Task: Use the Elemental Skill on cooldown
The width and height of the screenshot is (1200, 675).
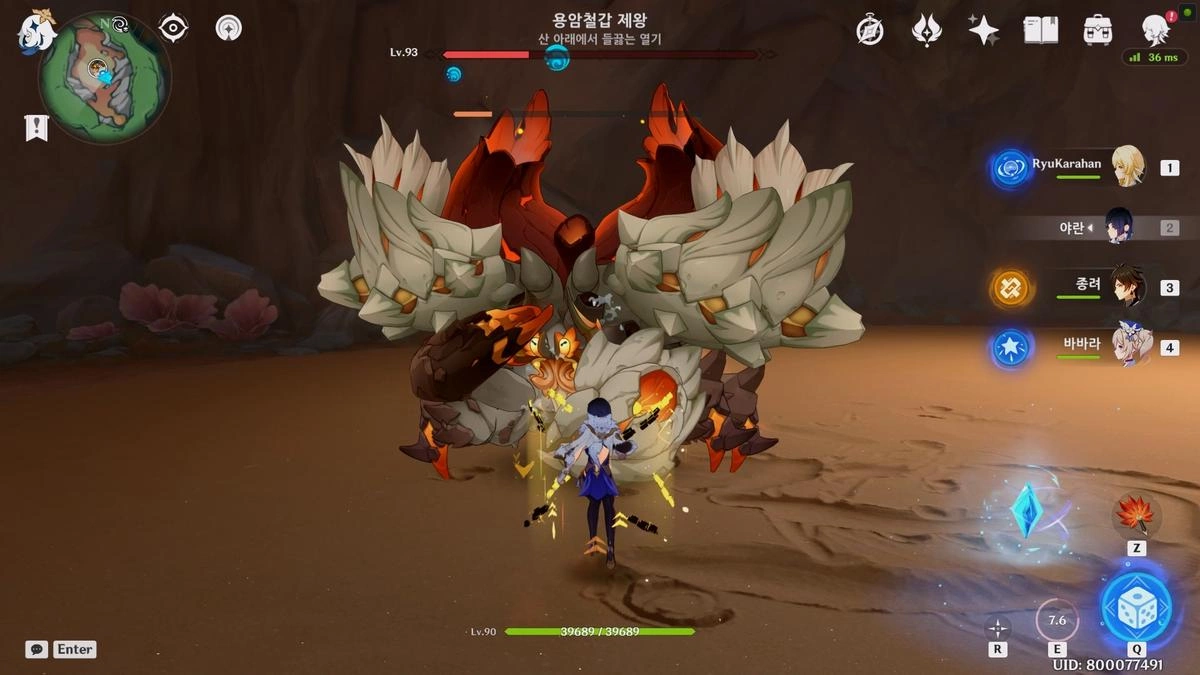Action: 1056,620
